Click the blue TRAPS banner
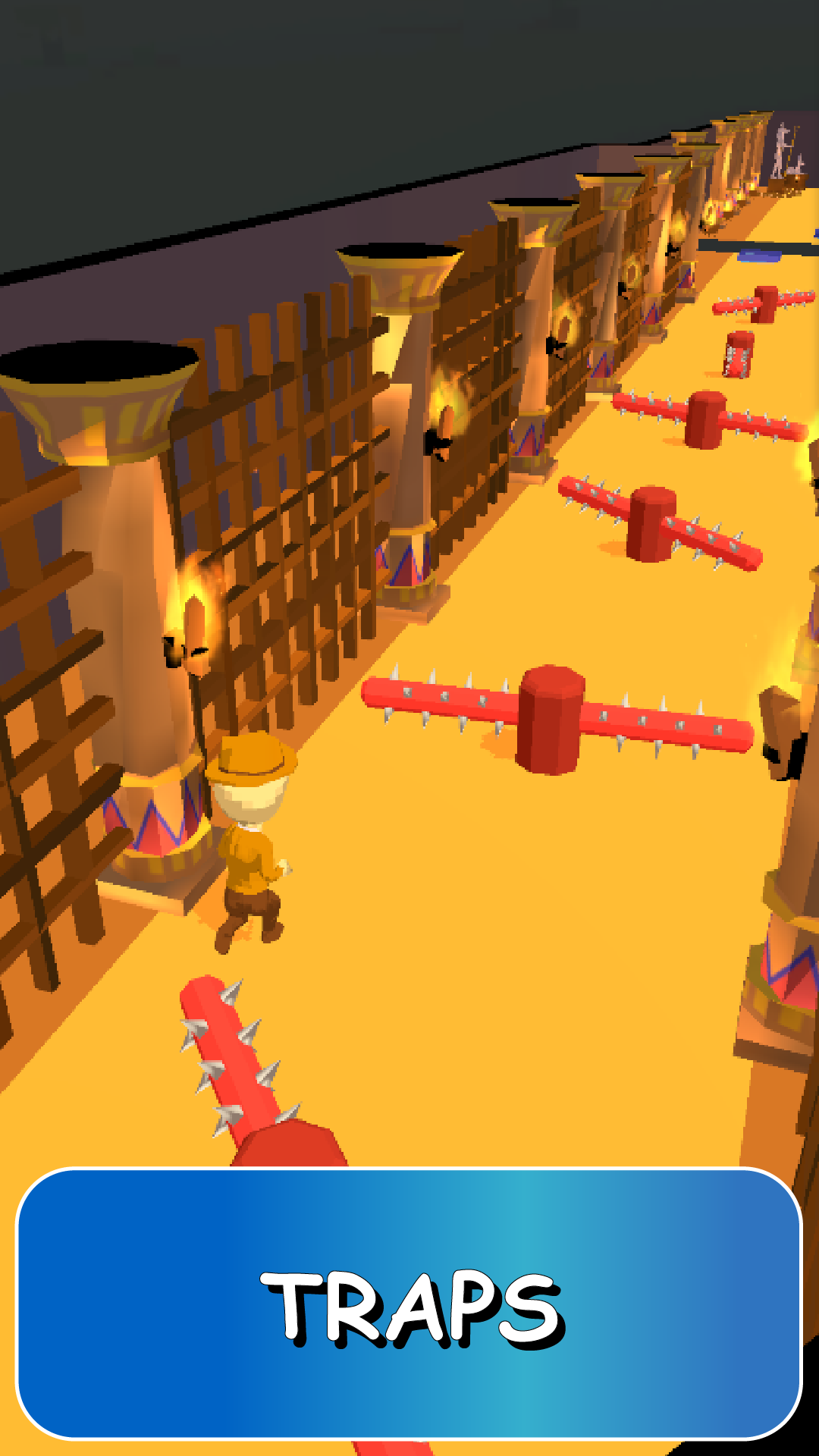Viewport: 819px width, 1456px height. tap(409, 1304)
